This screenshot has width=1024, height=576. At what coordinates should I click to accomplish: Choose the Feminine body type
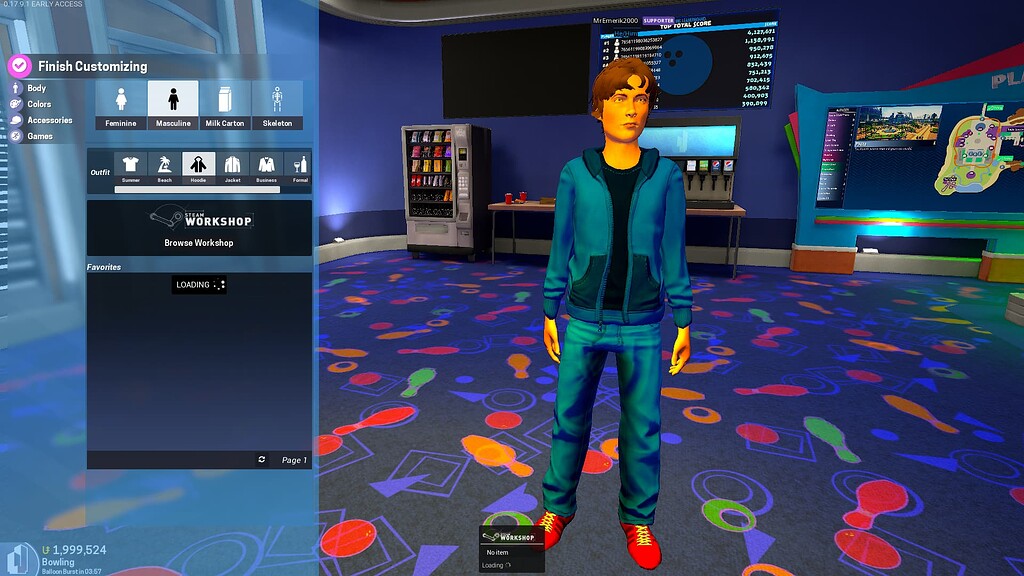click(121, 104)
